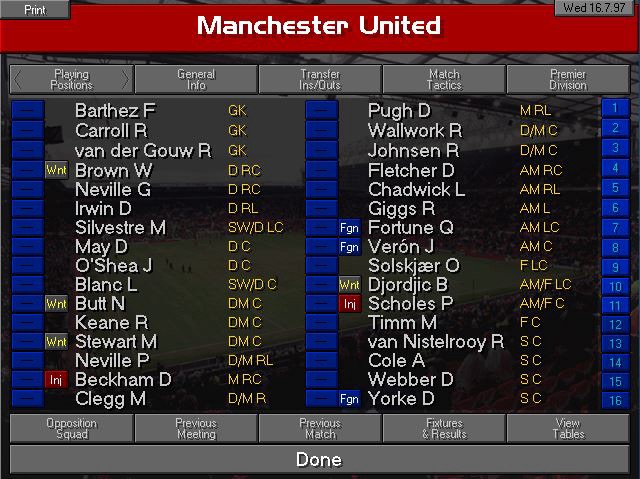Viewport: 640px width, 479px height.
Task: Select player Barthez F
Action: coord(115,111)
